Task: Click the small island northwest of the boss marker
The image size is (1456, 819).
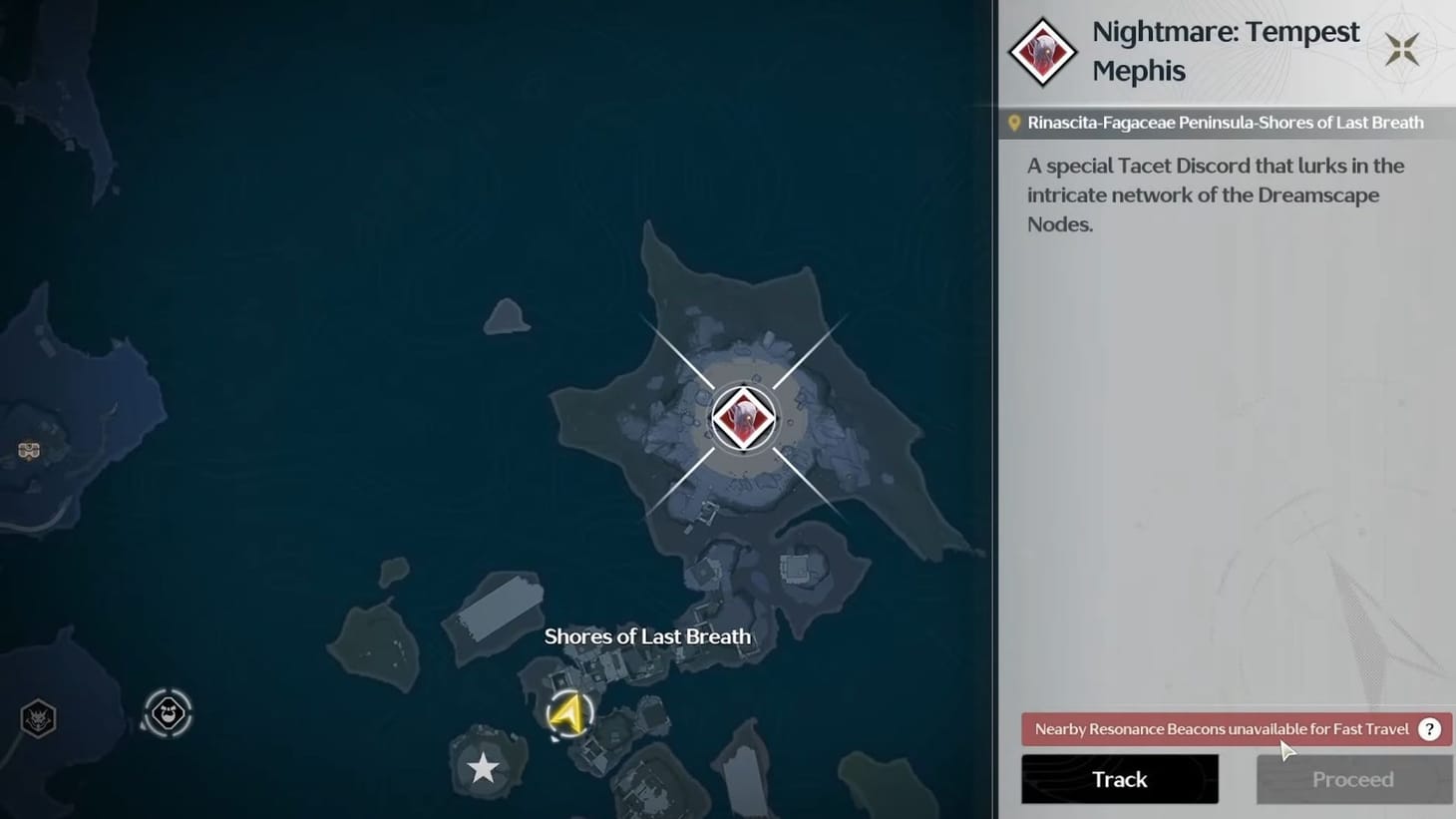Action: 505,317
